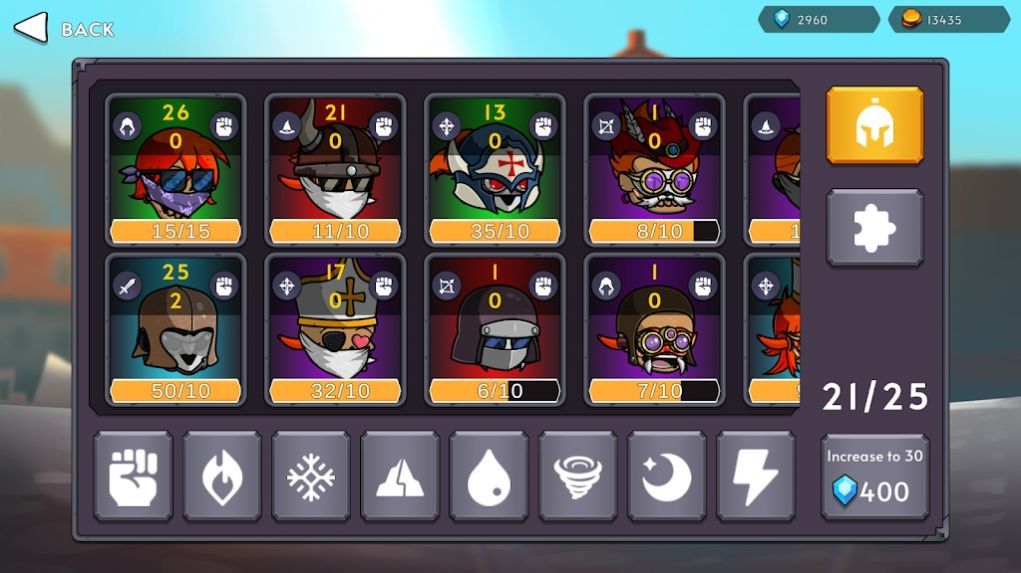Viewport: 1021px width, 573px height.
Task: Buy the increase to 30 slots upgrade
Action: tap(875, 477)
